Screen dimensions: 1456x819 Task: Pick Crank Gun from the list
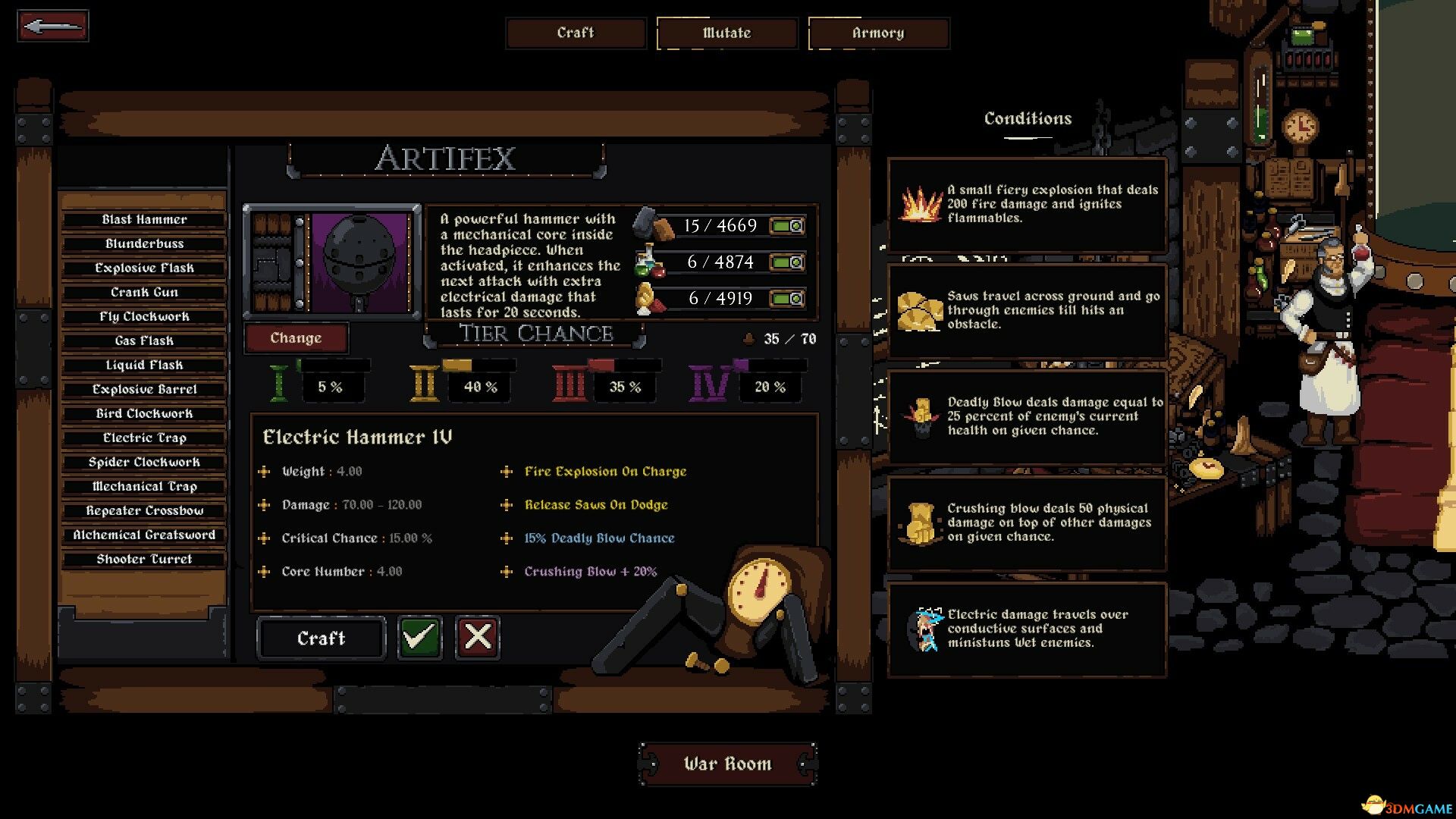[144, 293]
